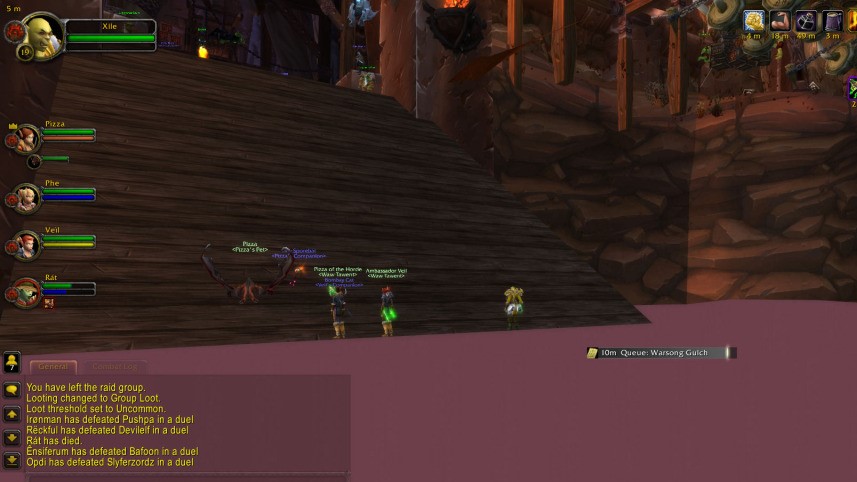Jump to bottom of chat log

tap(11, 460)
